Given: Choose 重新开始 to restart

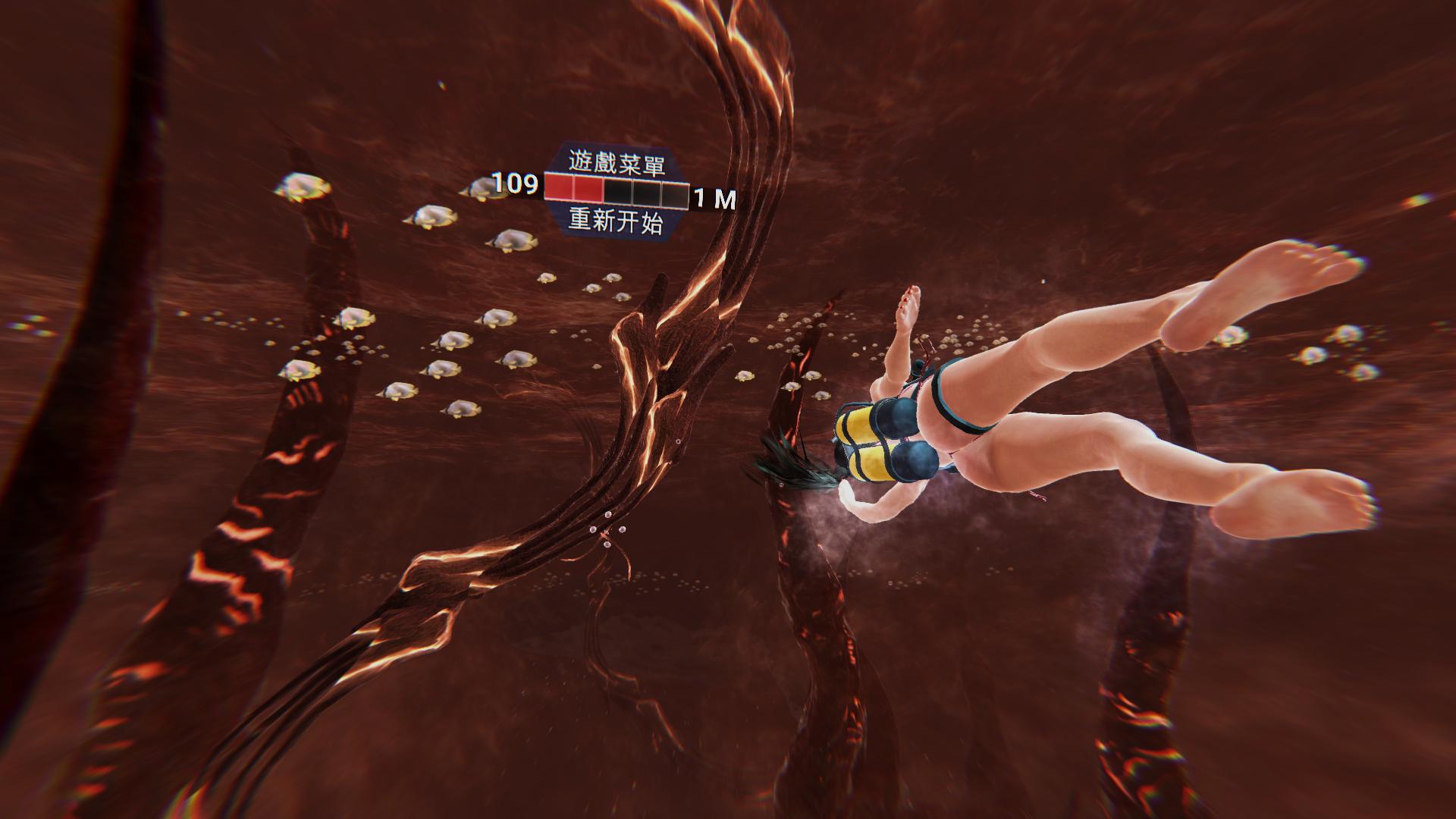Looking at the screenshot, I should 616,222.
